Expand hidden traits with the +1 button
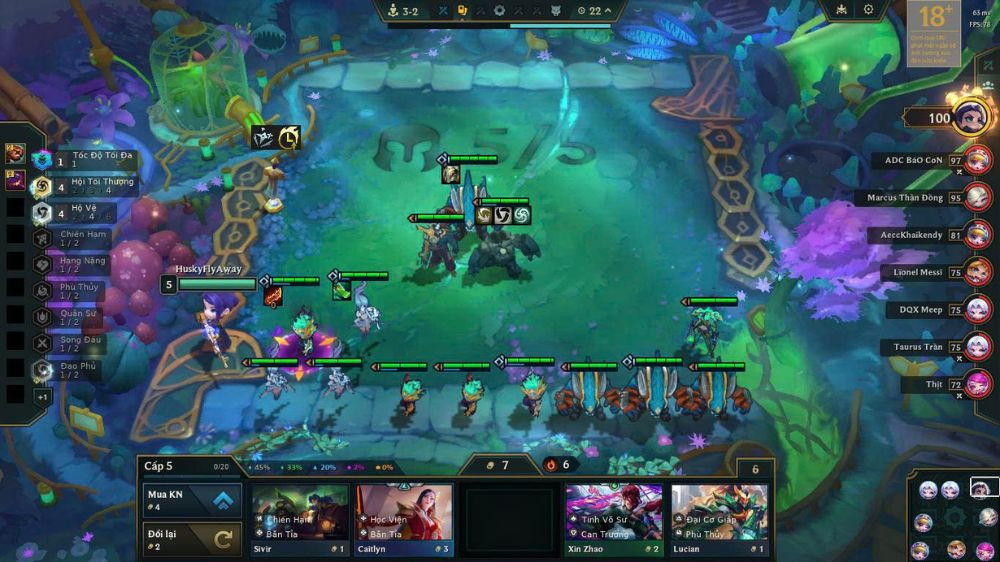This screenshot has width=1000, height=562. point(42,396)
